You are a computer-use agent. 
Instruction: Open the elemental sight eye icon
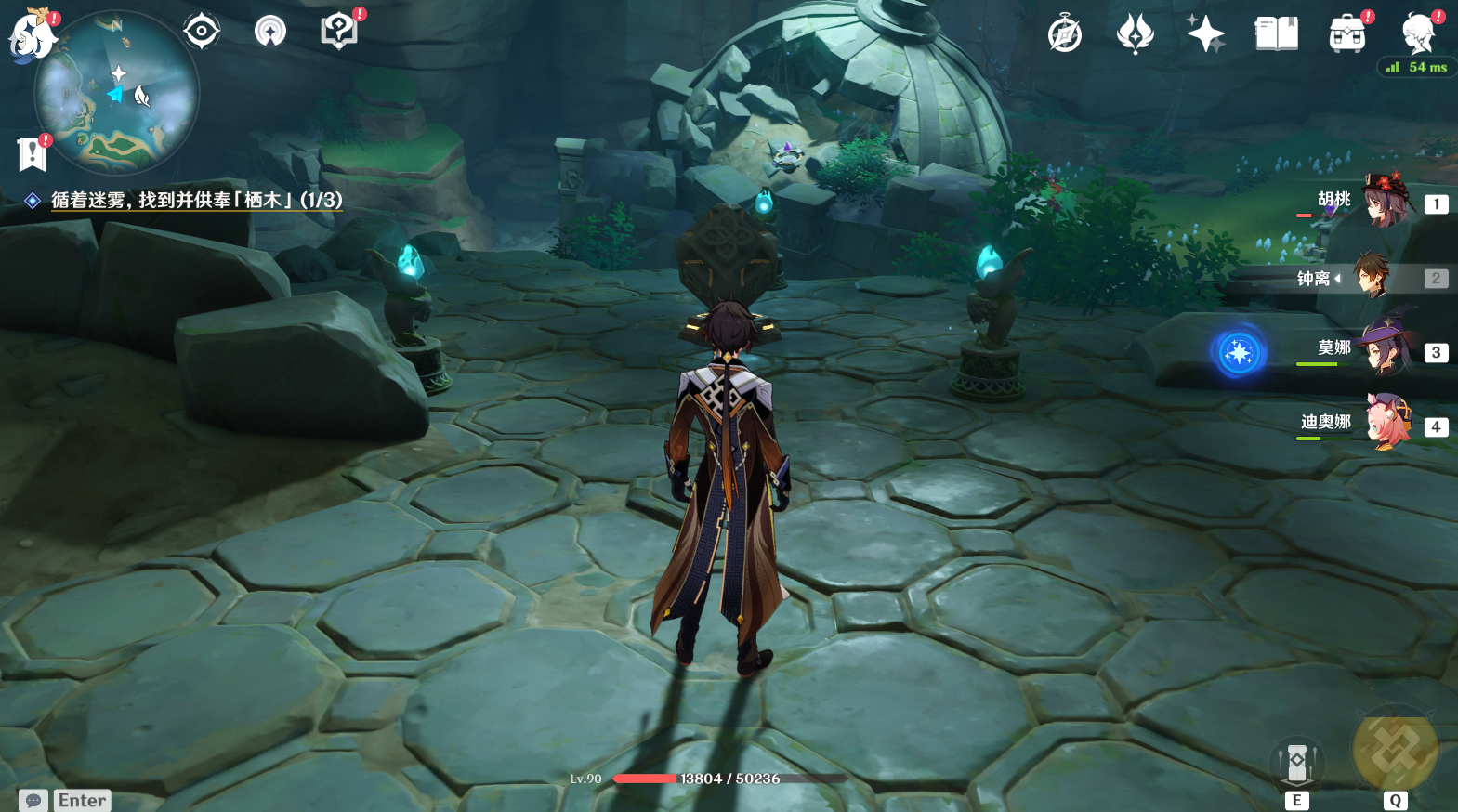(202, 32)
